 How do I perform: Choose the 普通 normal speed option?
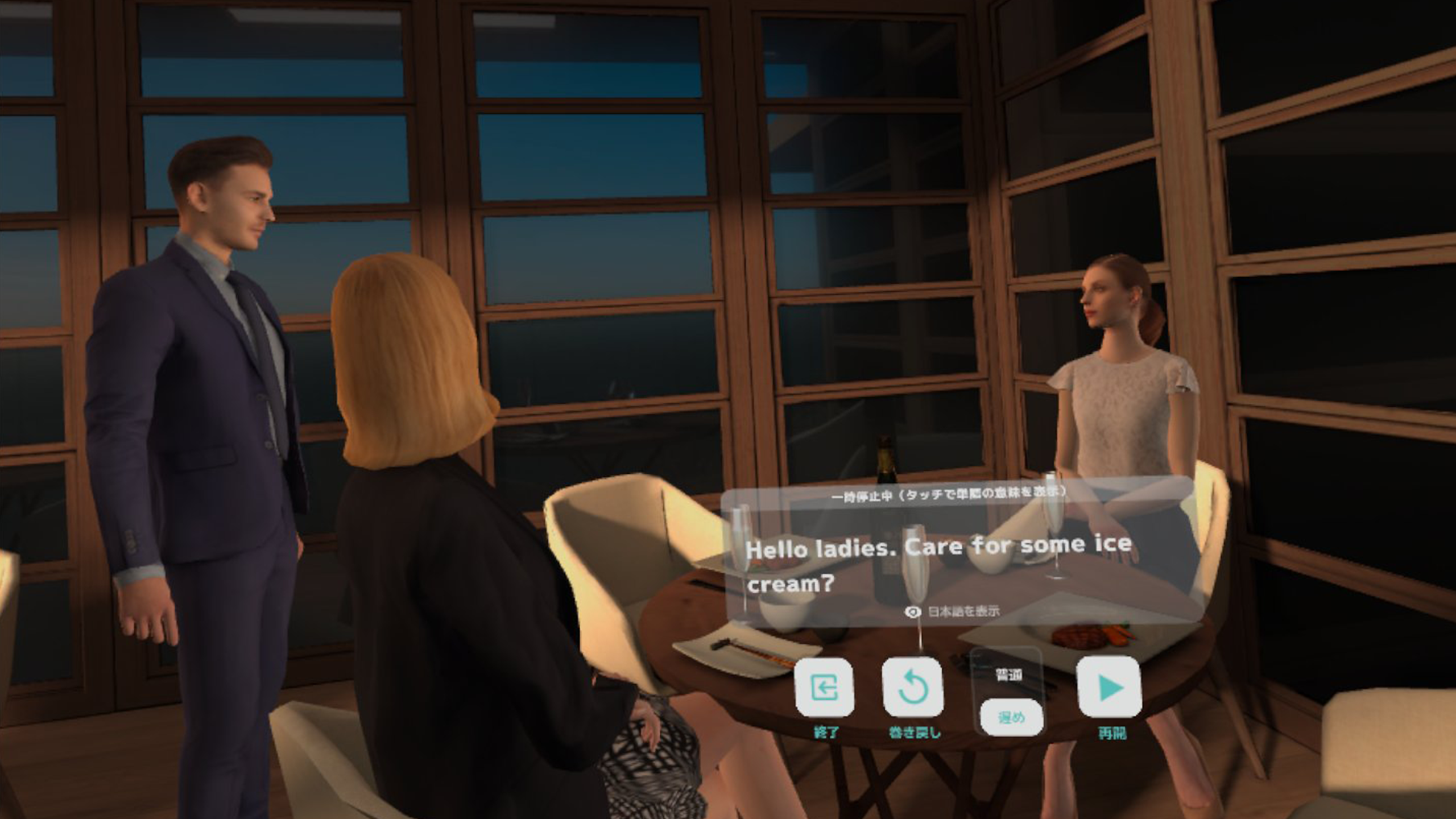pos(1009,675)
